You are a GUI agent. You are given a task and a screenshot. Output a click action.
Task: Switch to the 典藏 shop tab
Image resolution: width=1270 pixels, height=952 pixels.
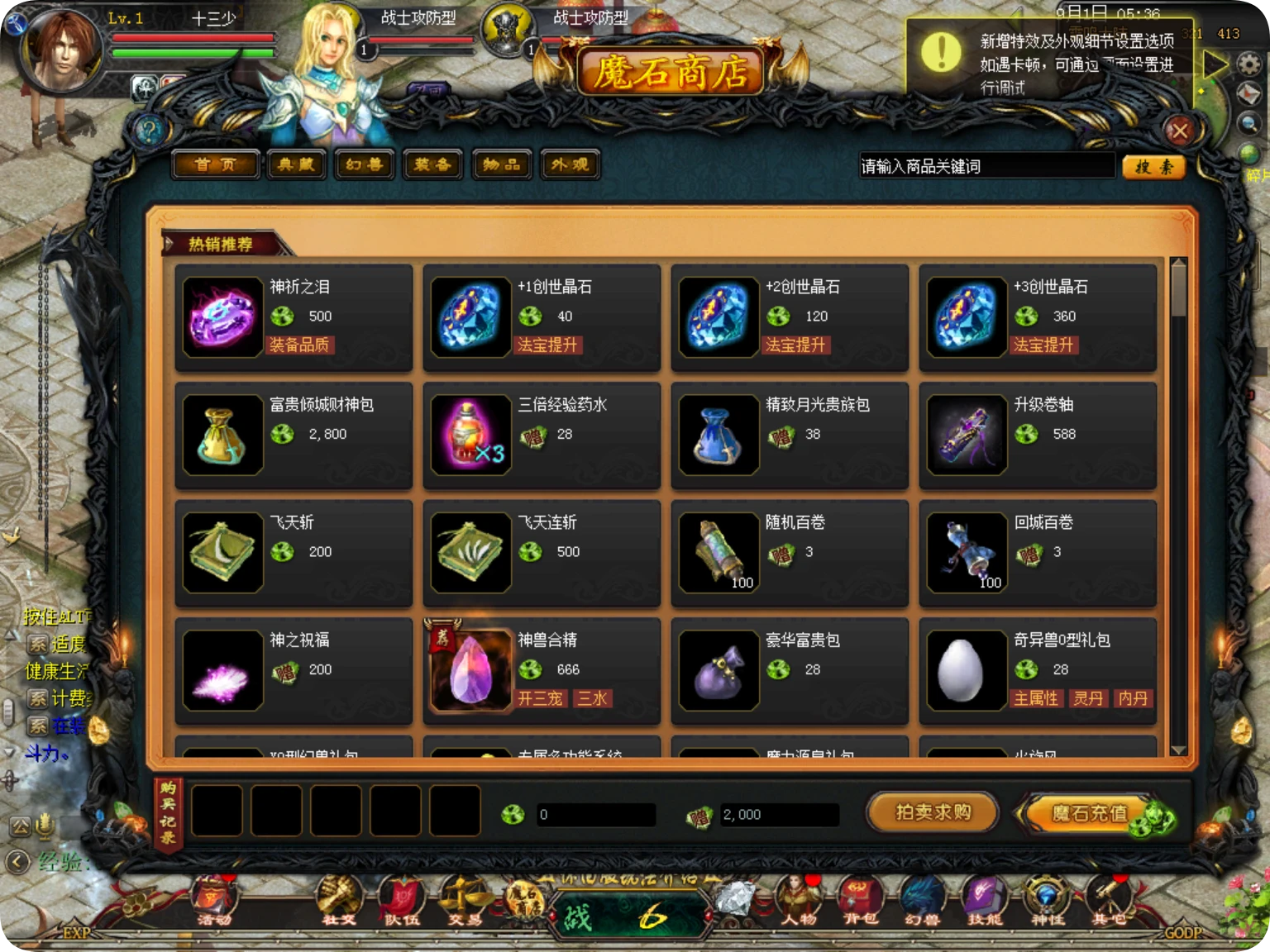(x=296, y=164)
